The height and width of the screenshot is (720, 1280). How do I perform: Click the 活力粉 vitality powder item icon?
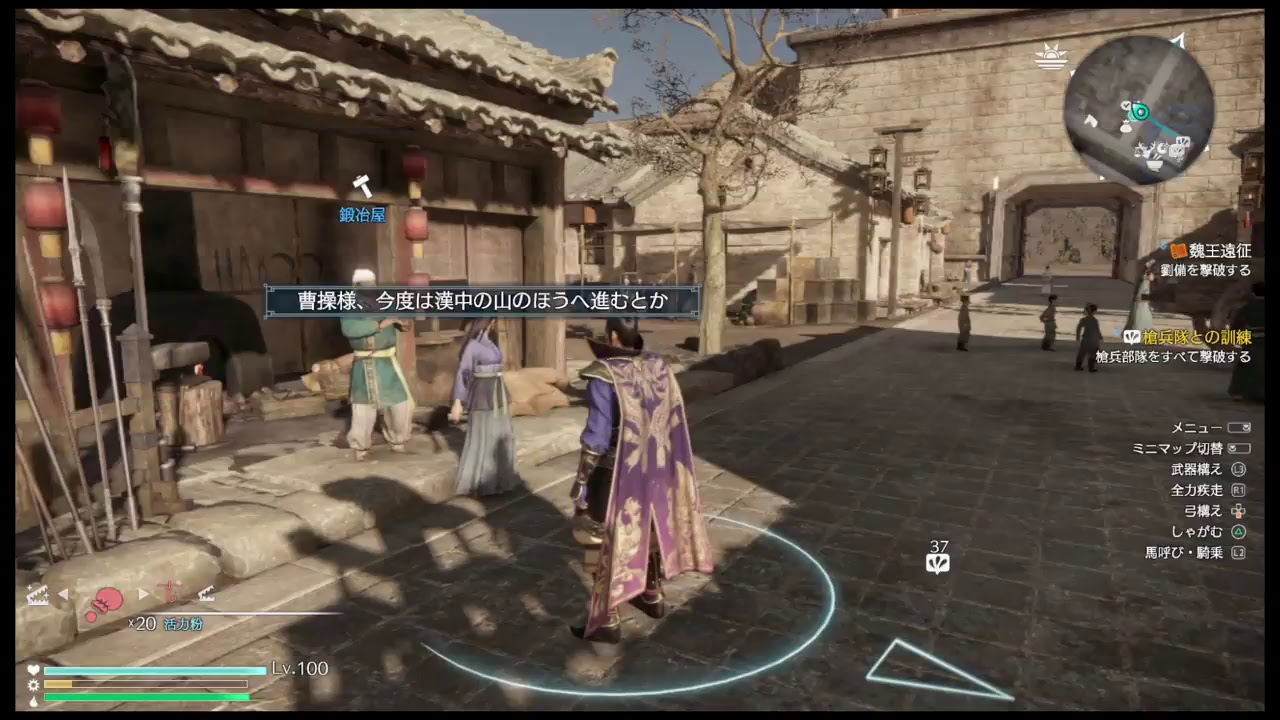[107, 597]
